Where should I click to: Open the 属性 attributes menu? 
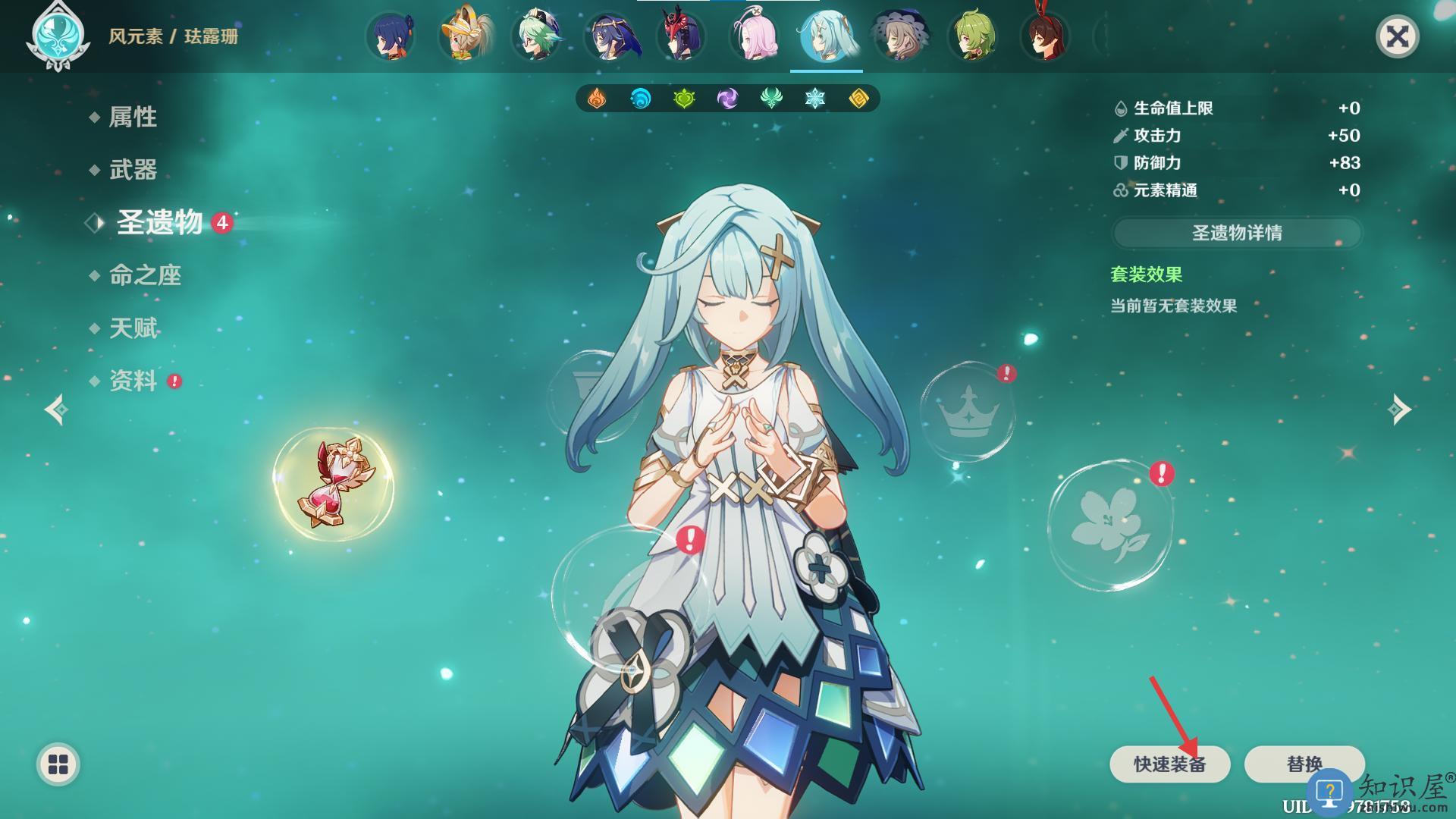tap(133, 117)
